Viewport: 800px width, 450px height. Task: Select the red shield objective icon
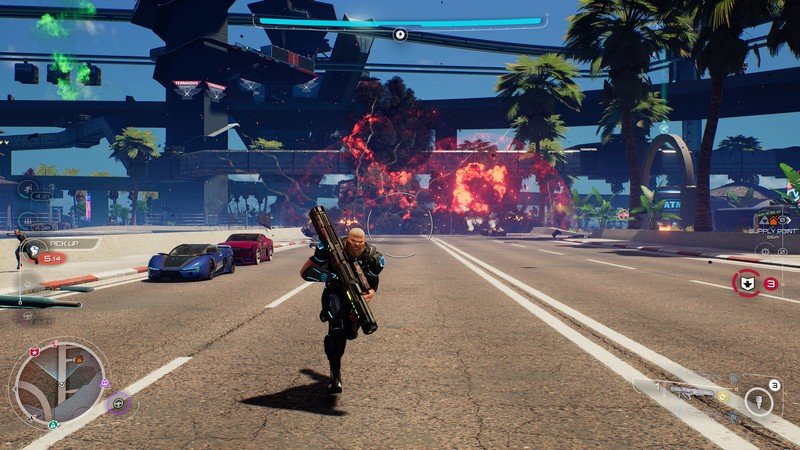click(746, 283)
